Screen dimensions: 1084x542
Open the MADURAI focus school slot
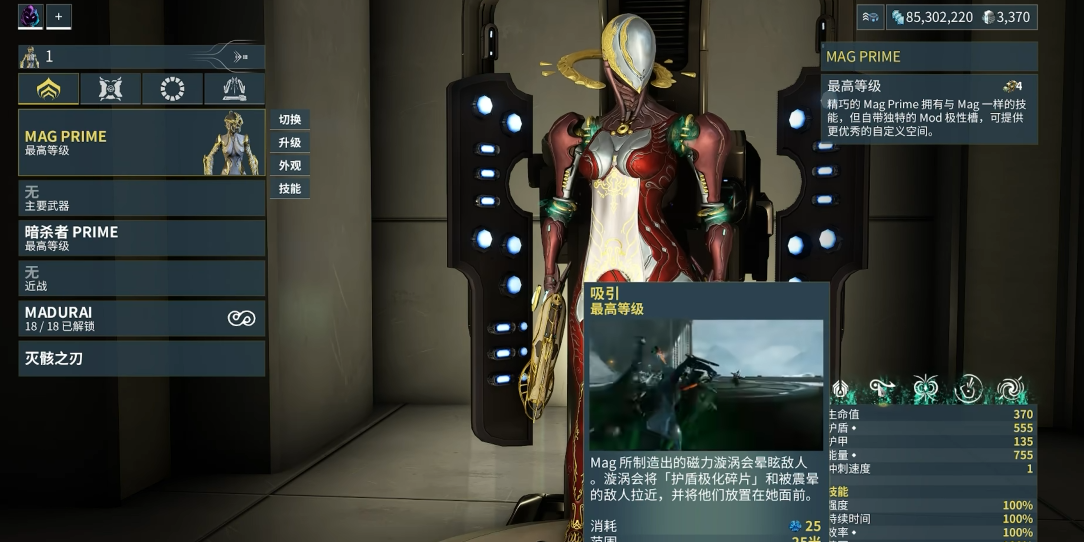pos(141,318)
